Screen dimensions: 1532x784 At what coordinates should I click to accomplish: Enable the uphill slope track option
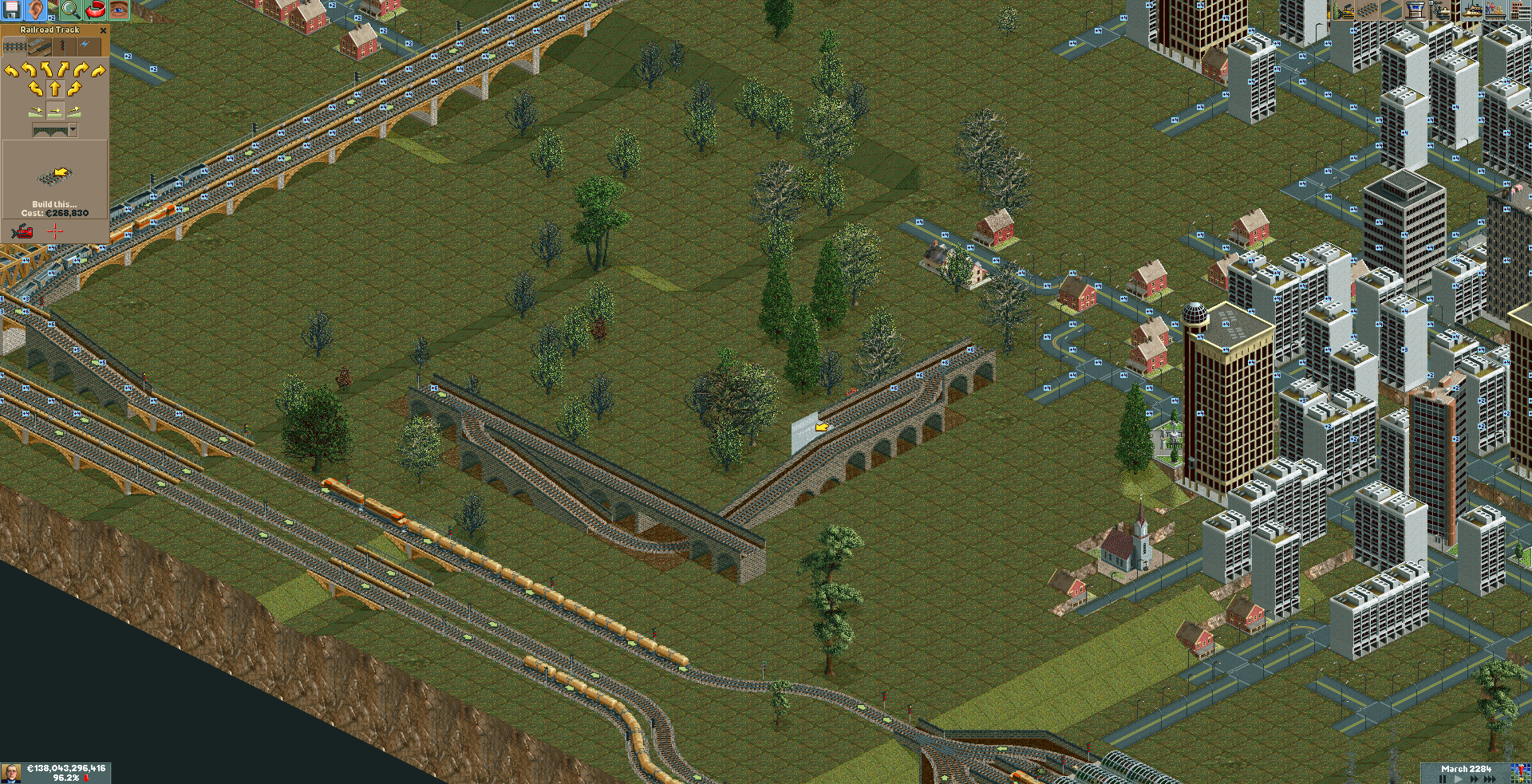tap(75, 112)
